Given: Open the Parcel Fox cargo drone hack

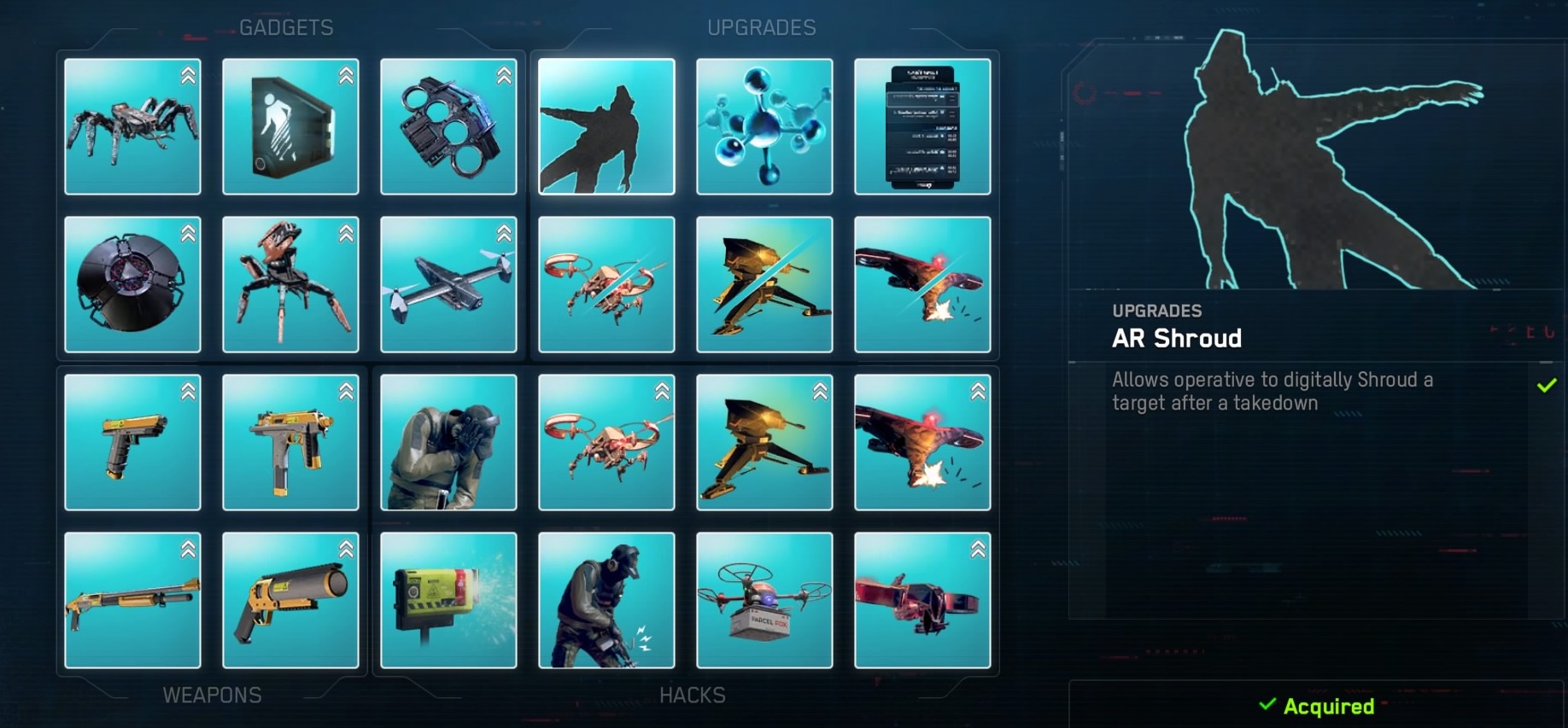Looking at the screenshot, I should pos(764,600).
